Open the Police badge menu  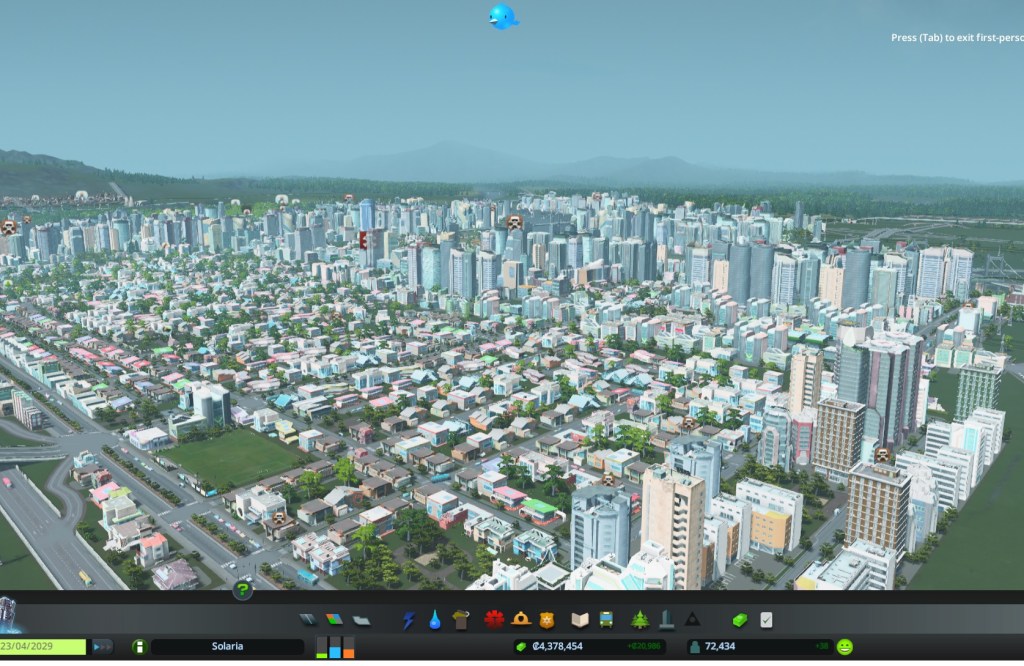[x=546, y=620]
